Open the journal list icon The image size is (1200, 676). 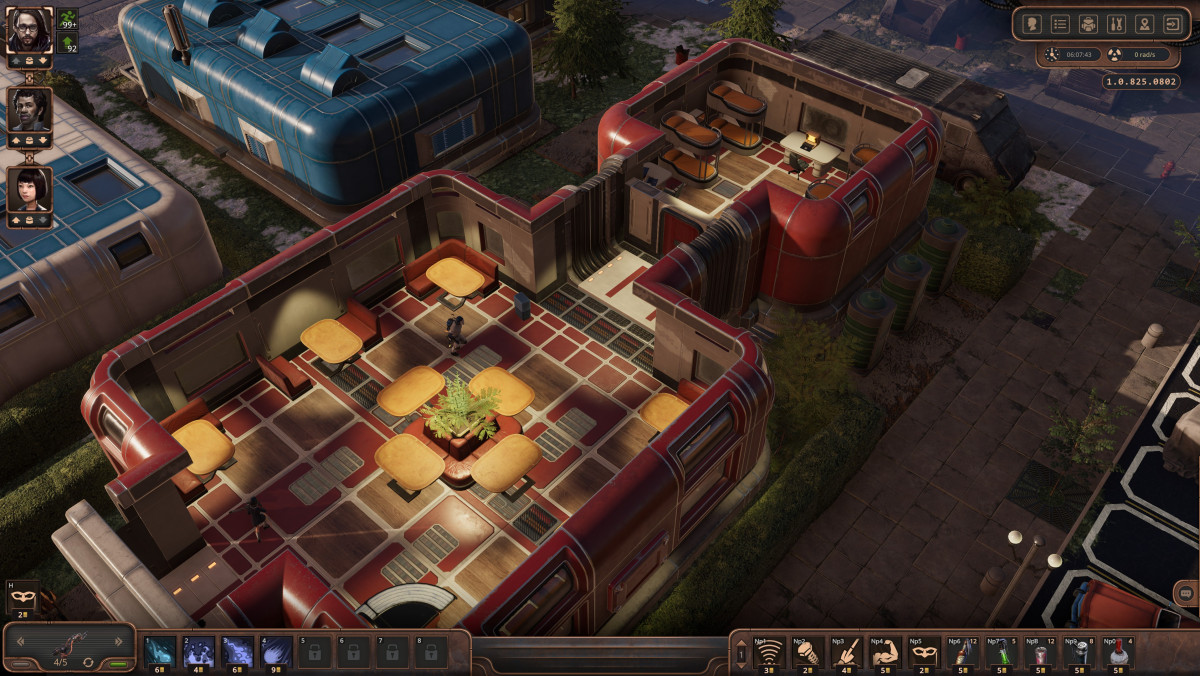pos(1061,24)
